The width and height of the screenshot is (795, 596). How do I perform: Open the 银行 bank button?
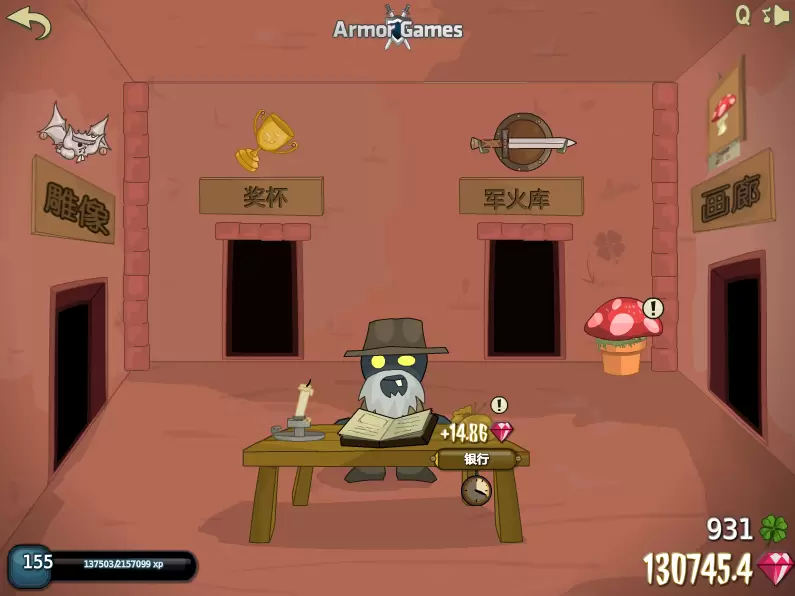coord(477,459)
